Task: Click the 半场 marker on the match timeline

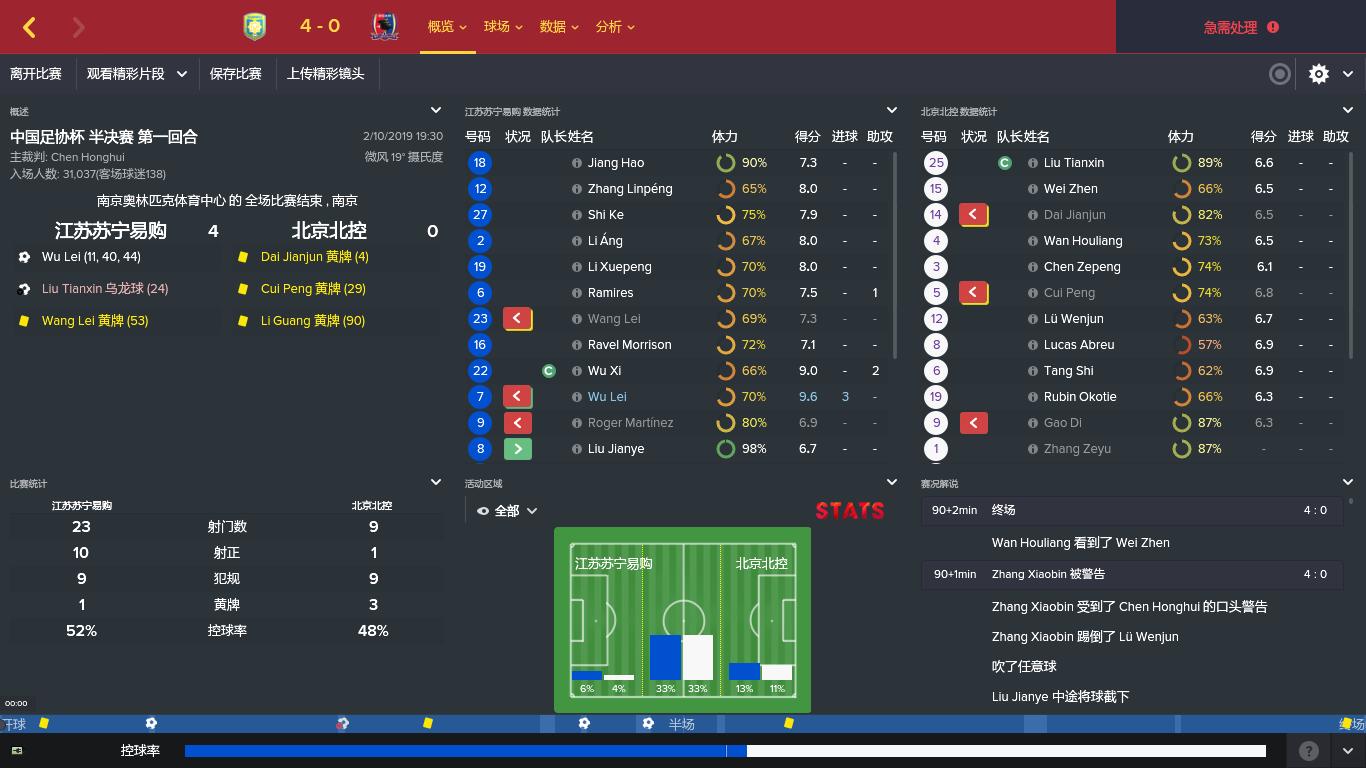Action: [x=682, y=723]
